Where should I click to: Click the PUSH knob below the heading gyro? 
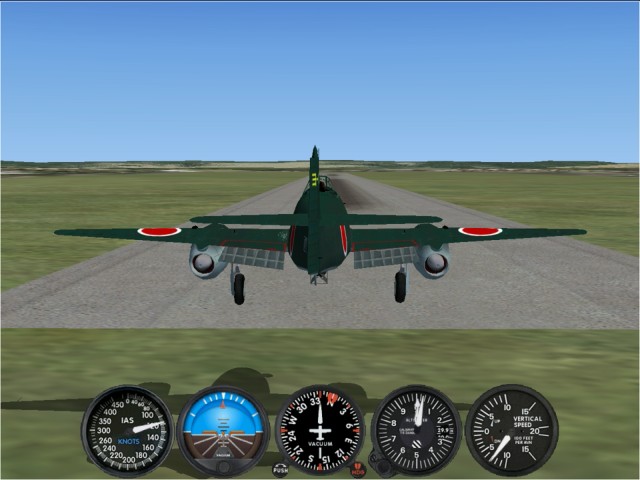[280, 469]
